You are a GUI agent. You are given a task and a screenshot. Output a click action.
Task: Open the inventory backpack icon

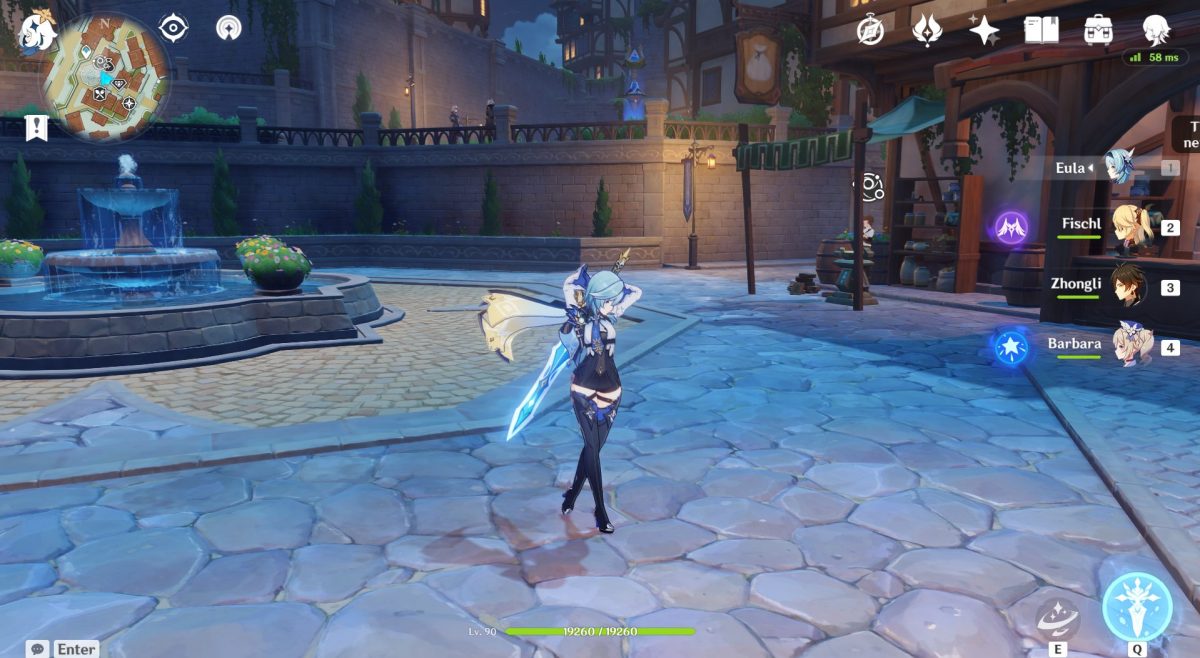click(1099, 30)
